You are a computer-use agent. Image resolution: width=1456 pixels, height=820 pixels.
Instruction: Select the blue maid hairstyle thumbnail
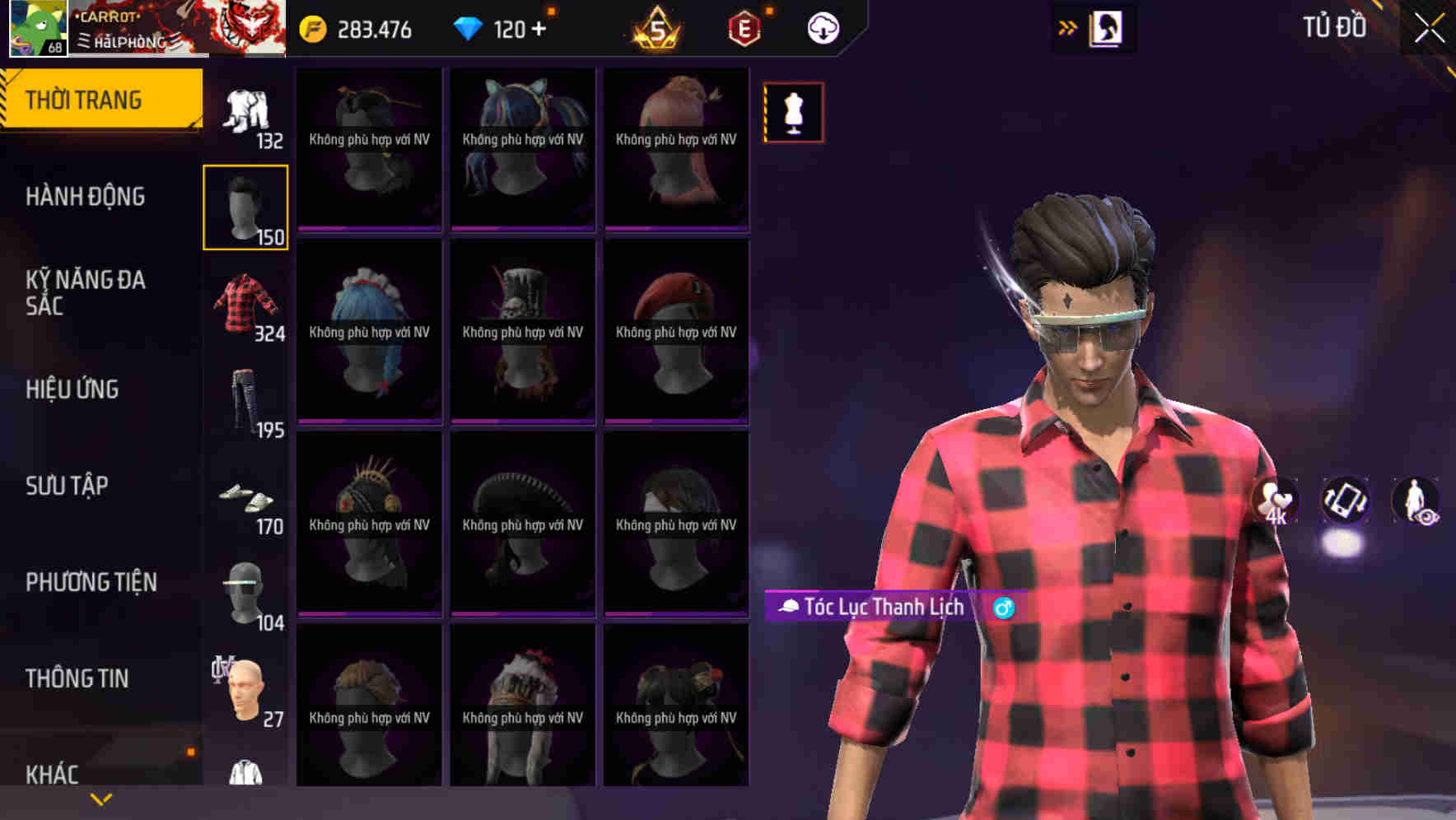click(368, 333)
